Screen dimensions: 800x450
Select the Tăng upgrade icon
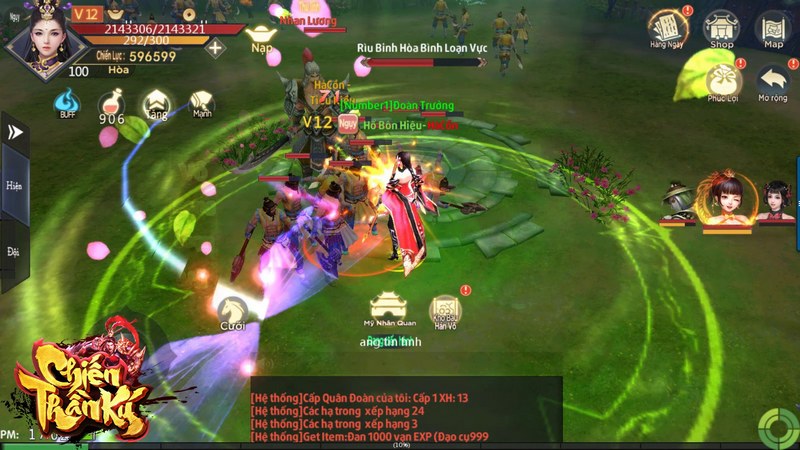click(x=156, y=104)
